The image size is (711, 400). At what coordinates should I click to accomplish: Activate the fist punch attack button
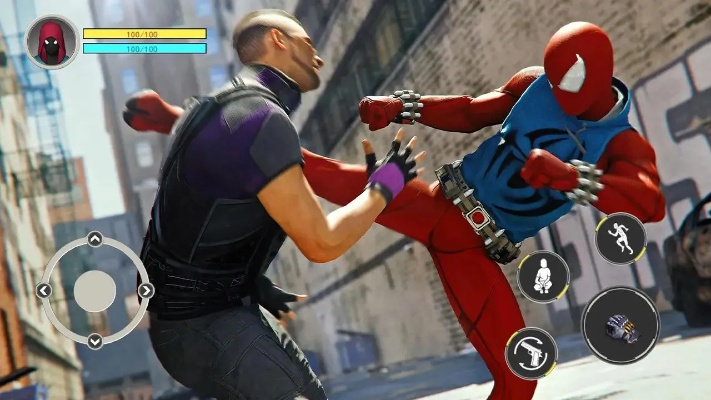(620, 326)
